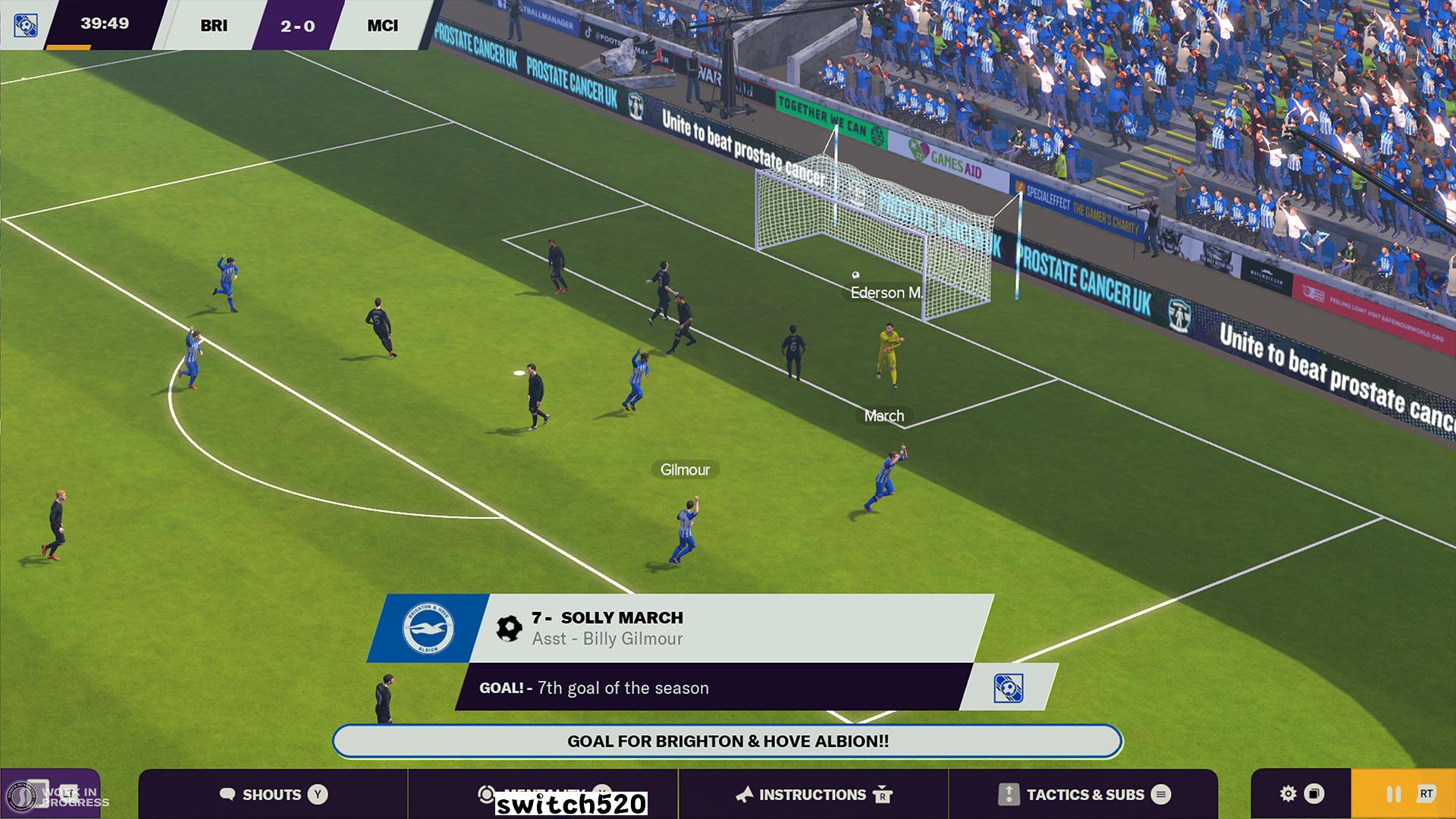The width and height of the screenshot is (1456, 819).
Task: Select the MCI team name on scoreboard
Action: point(382,26)
